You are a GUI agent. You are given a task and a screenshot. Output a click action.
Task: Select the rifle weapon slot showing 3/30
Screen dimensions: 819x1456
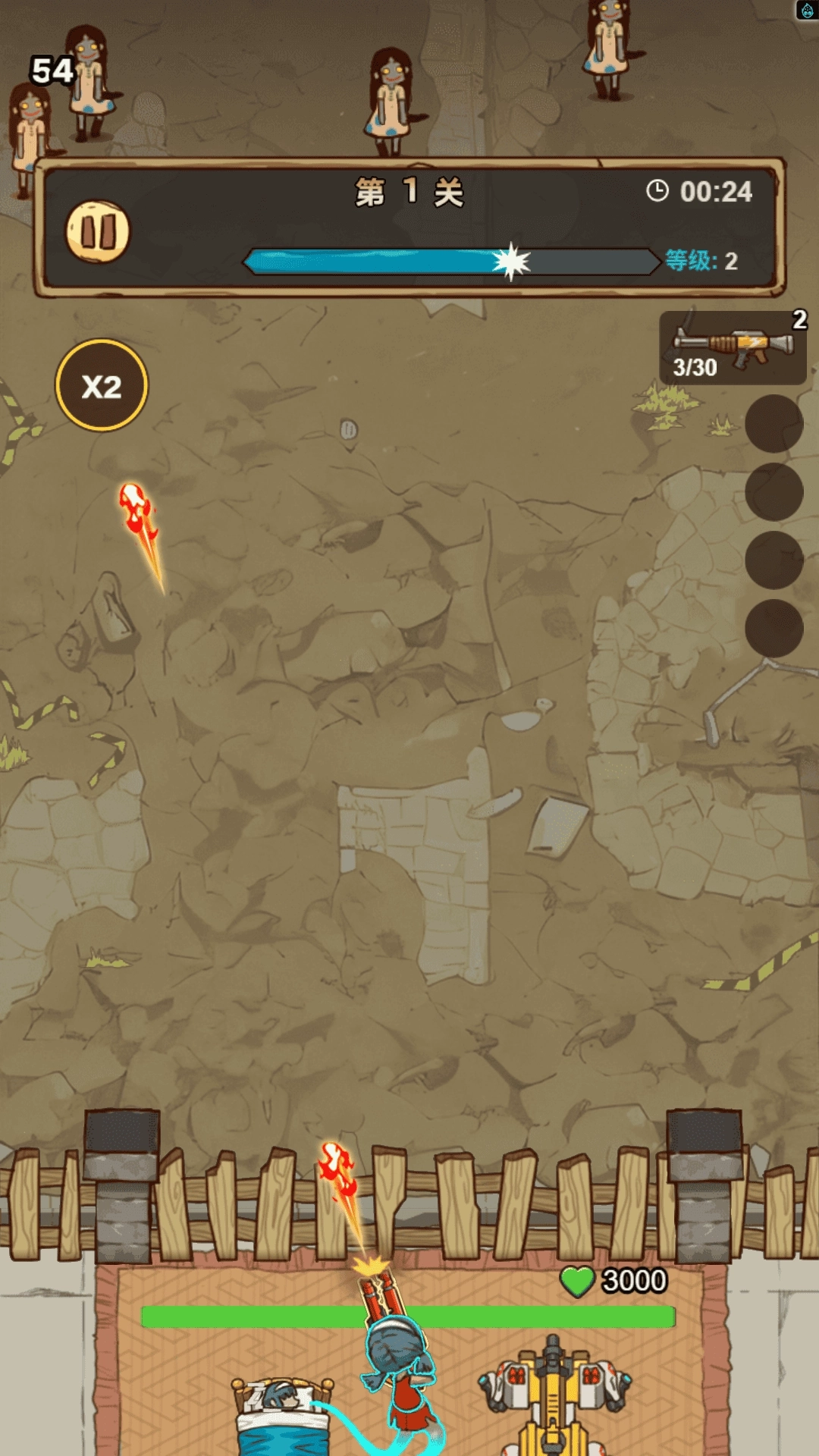point(732,348)
